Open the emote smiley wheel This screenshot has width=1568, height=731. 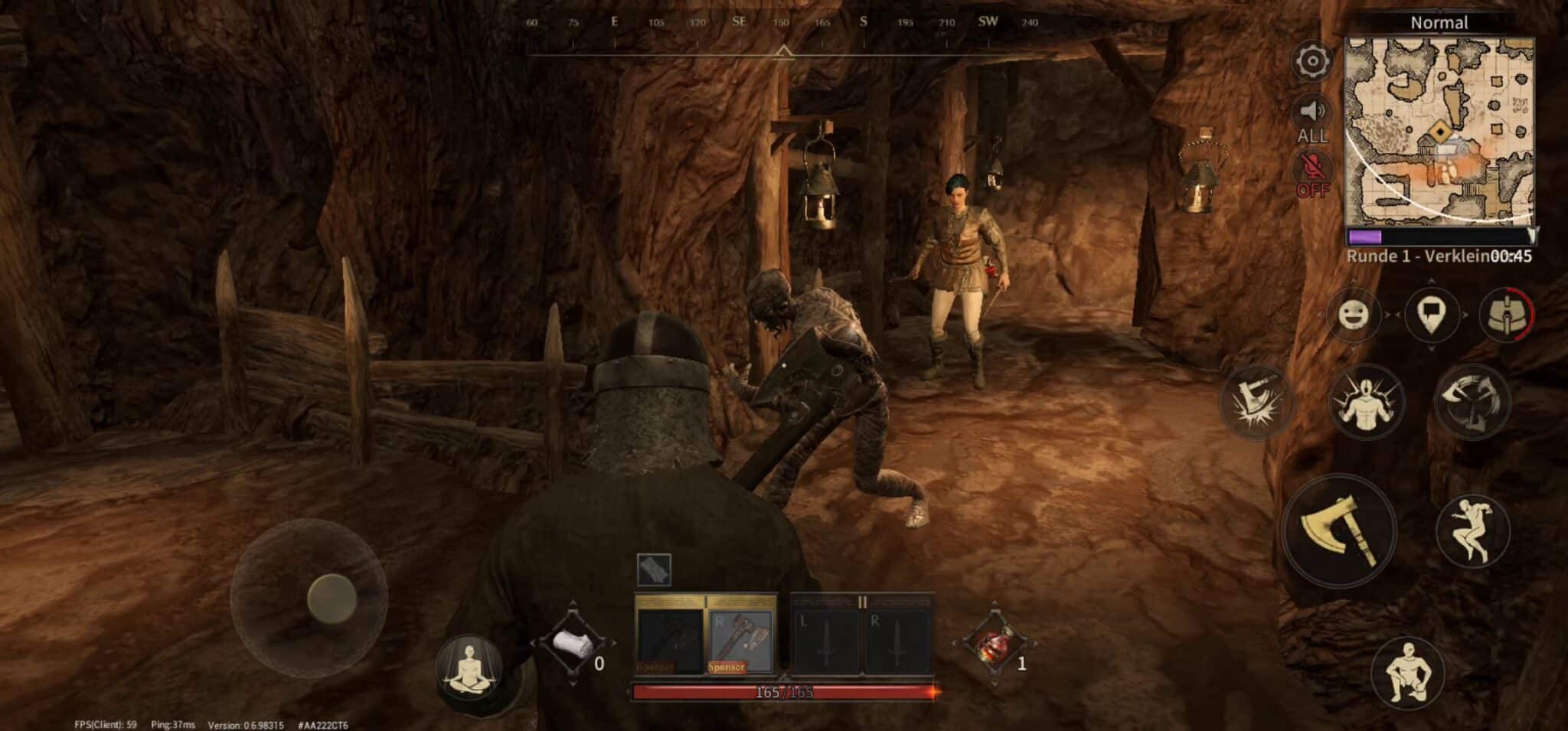pos(1354,314)
